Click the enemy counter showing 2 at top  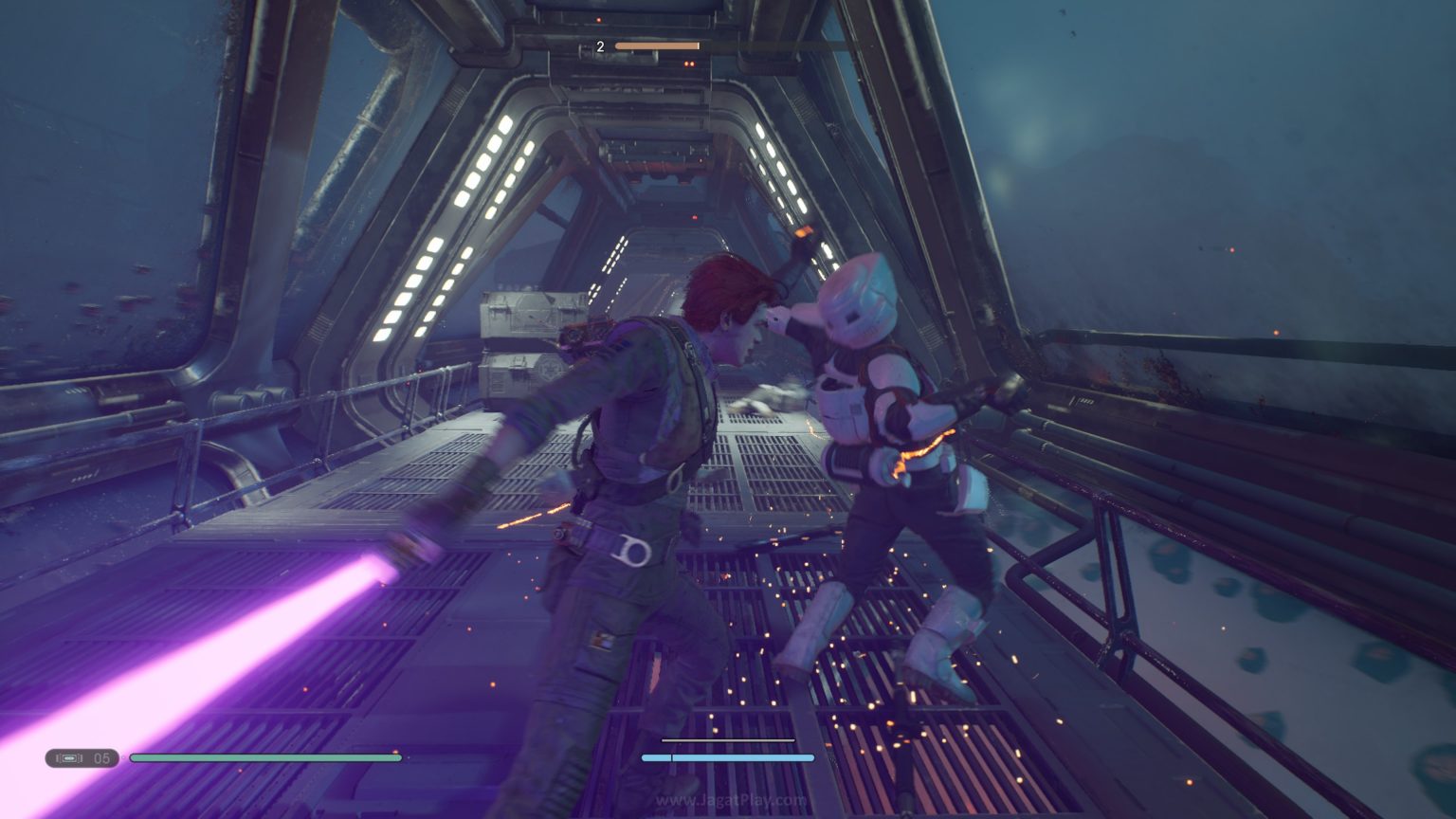point(598,45)
